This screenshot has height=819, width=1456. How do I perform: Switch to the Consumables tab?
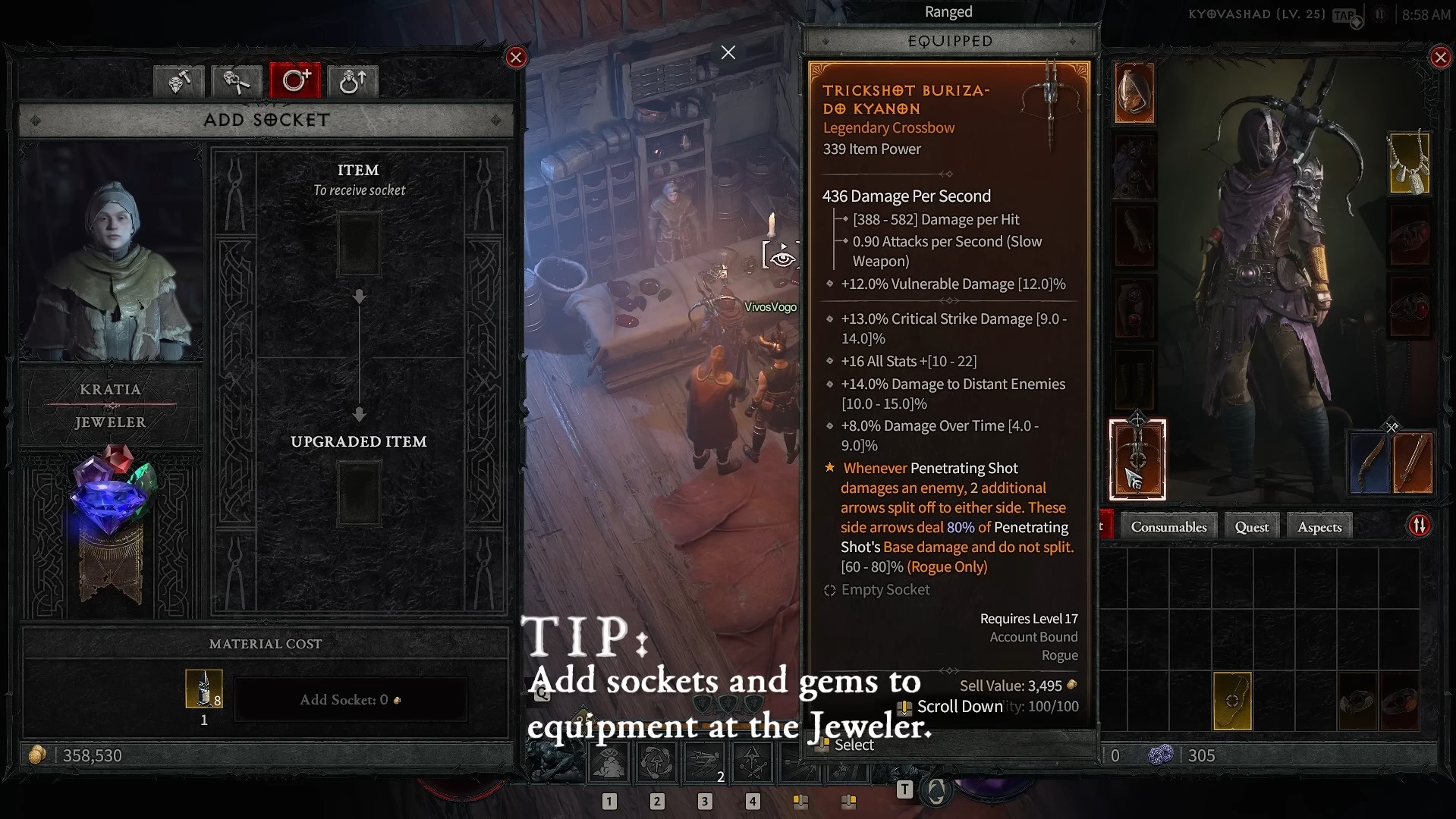(1168, 526)
